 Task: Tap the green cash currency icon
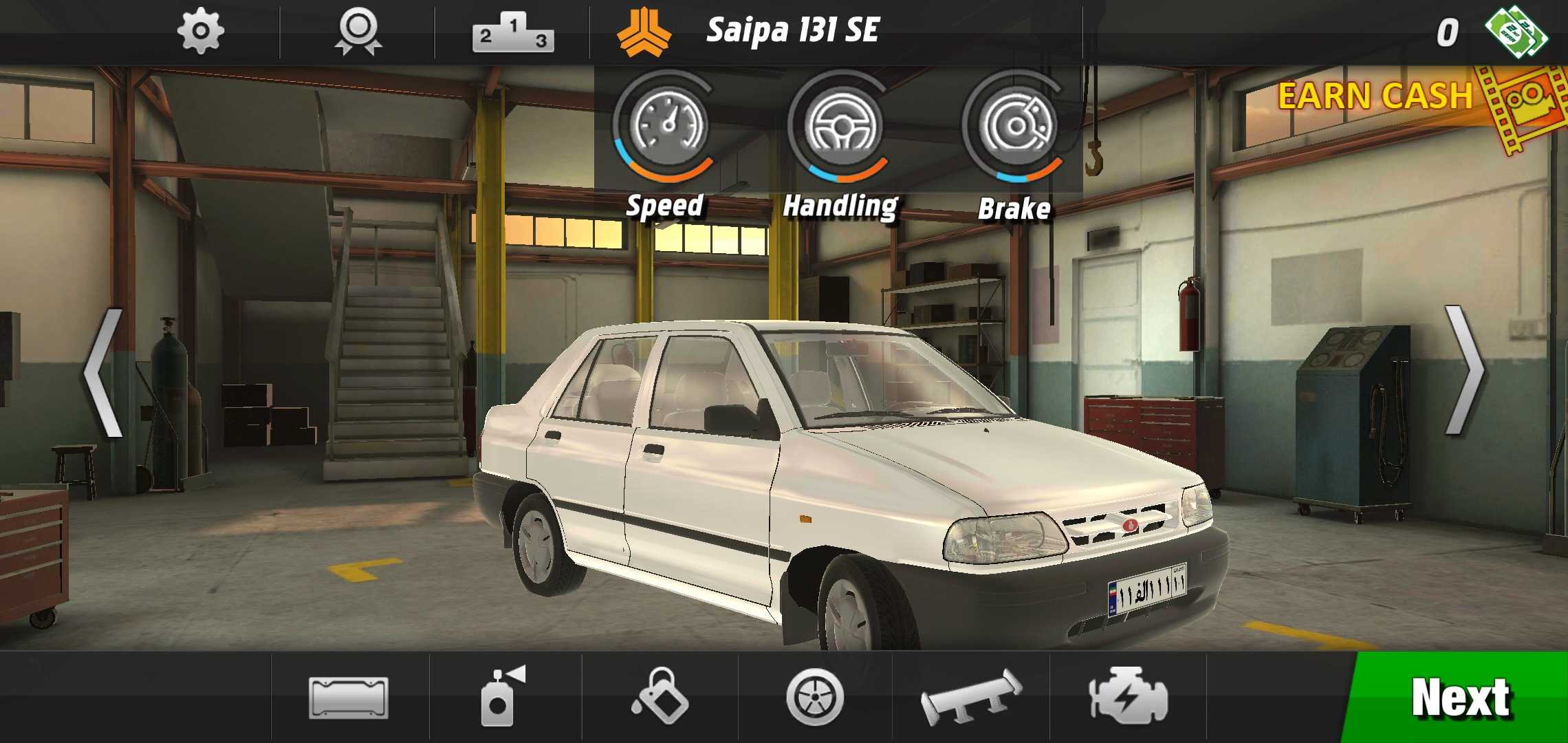1516,32
